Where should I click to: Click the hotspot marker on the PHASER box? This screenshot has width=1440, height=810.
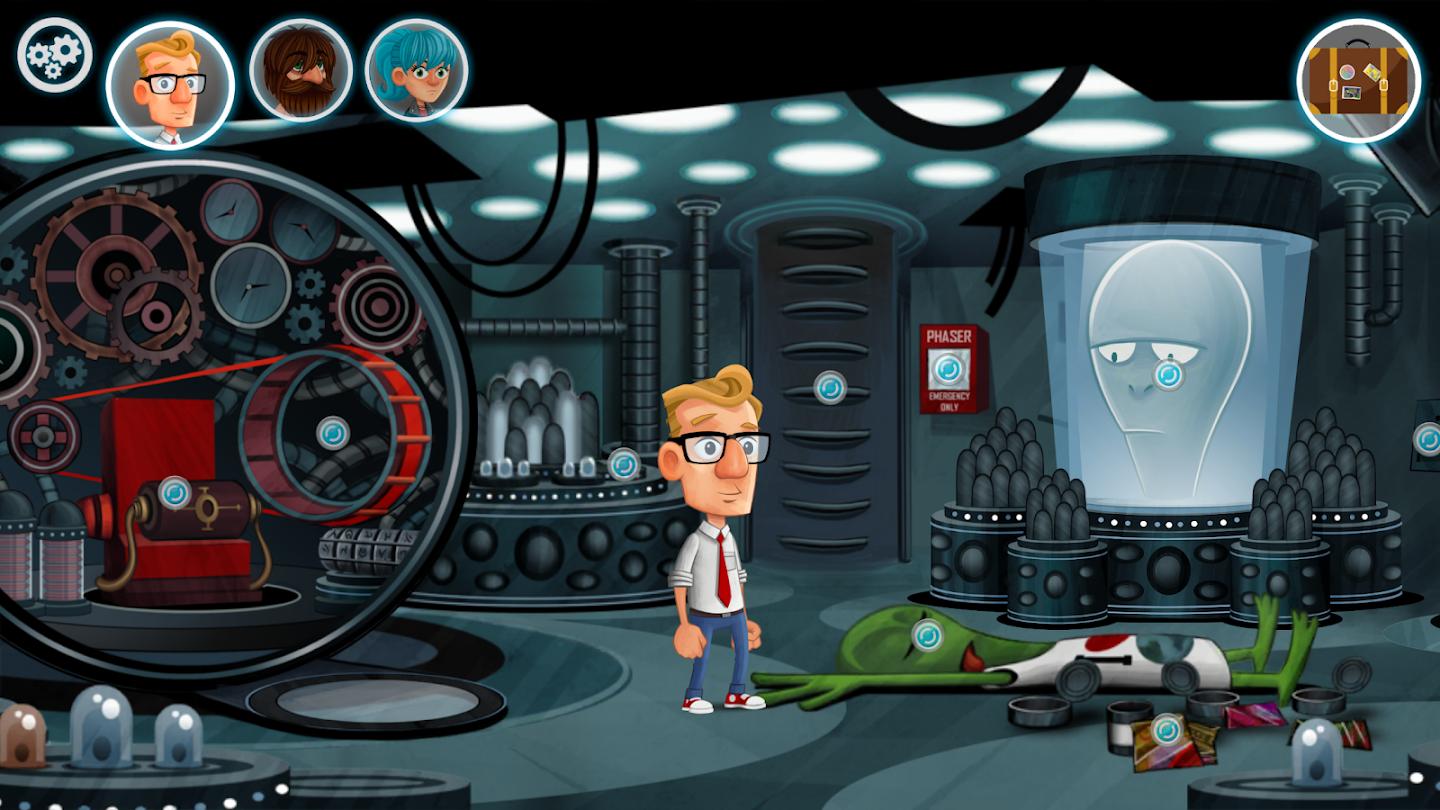pyautogui.click(x=947, y=370)
